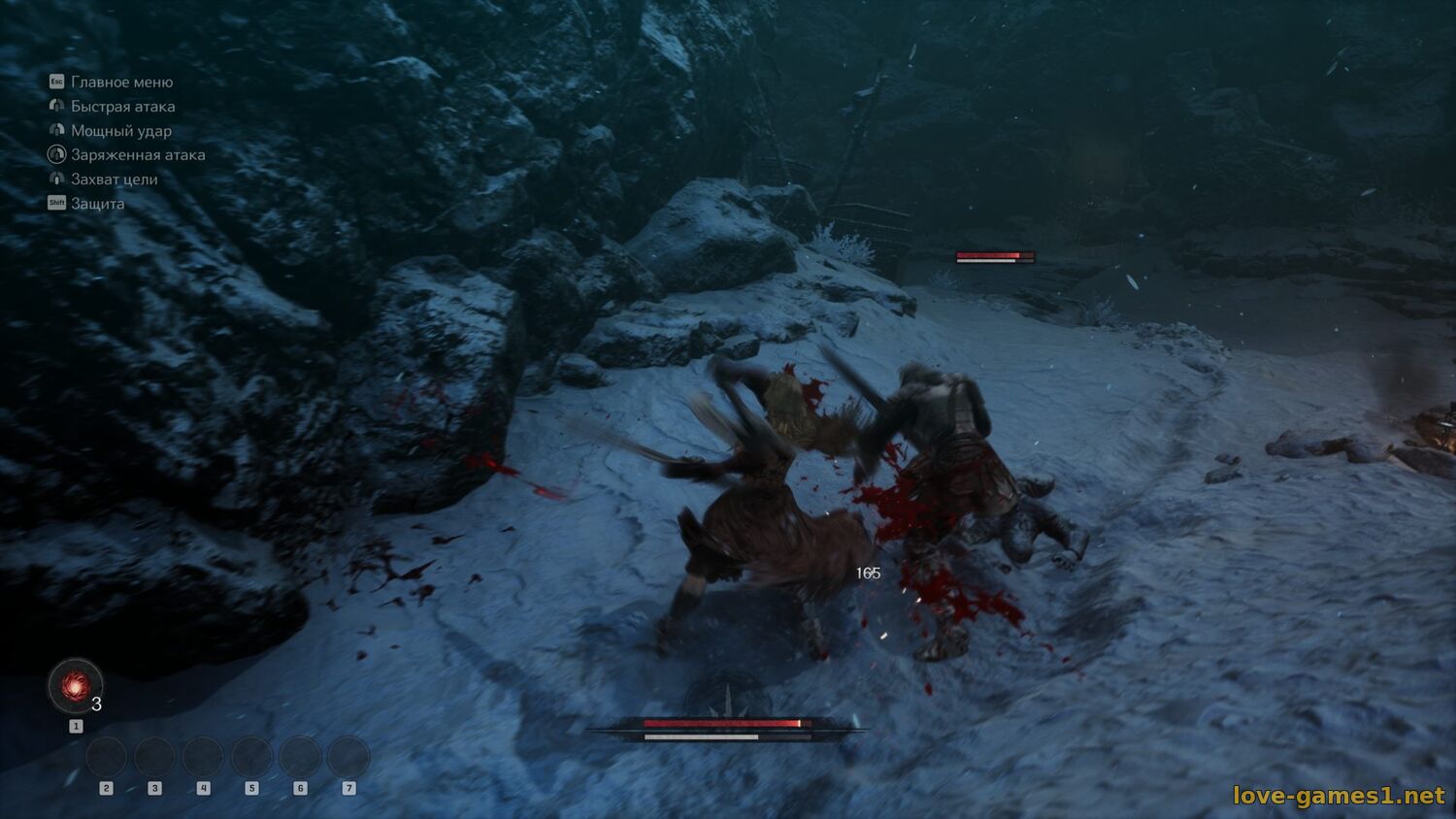Select the red orb consumable slot

point(75,686)
